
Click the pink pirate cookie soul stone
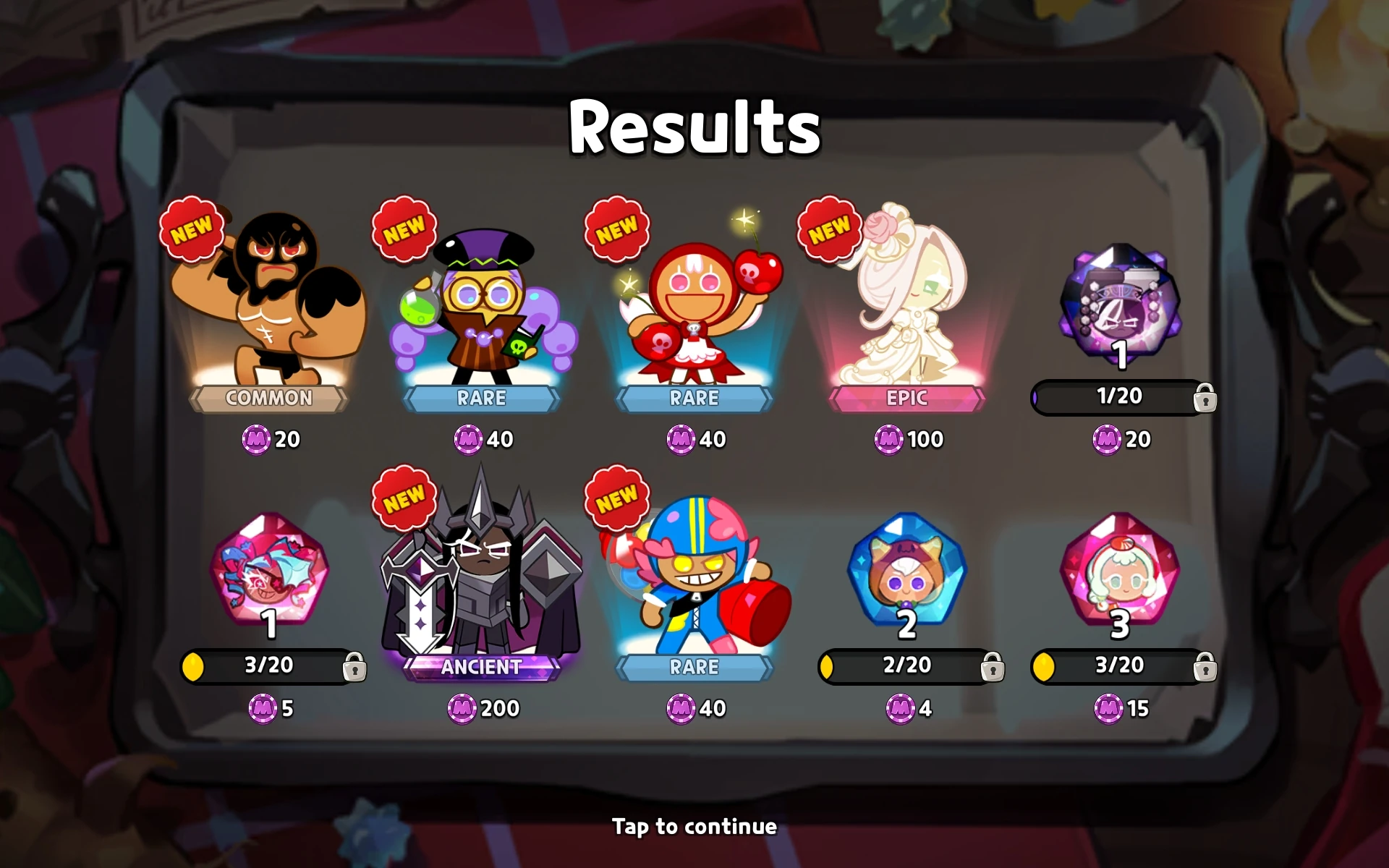268,575
